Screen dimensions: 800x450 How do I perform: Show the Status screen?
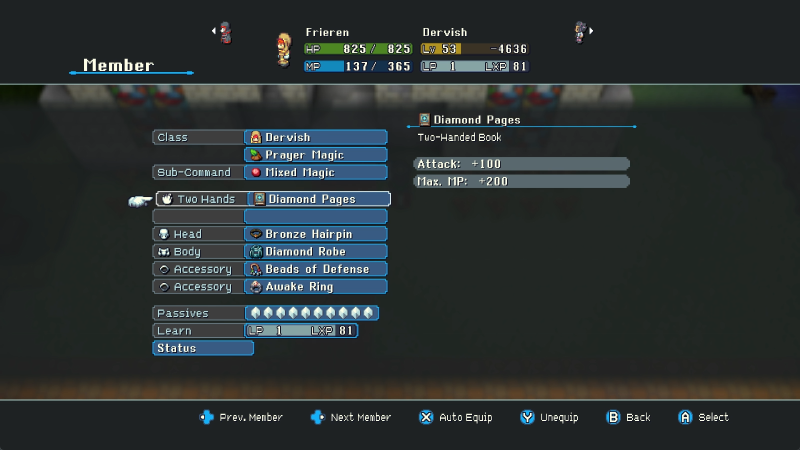coord(203,348)
